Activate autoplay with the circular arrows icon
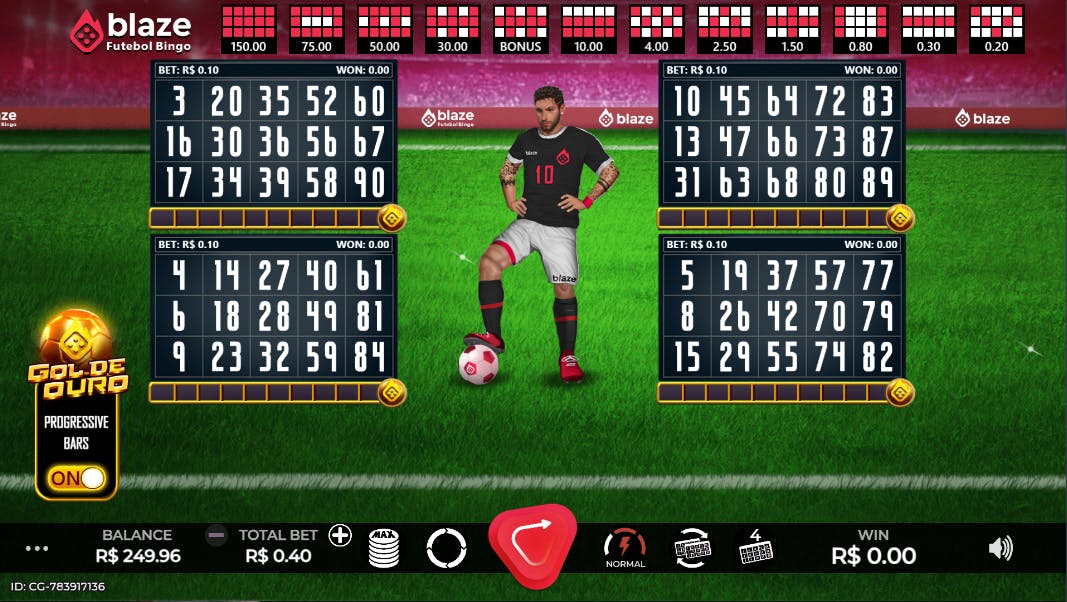 (446, 547)
